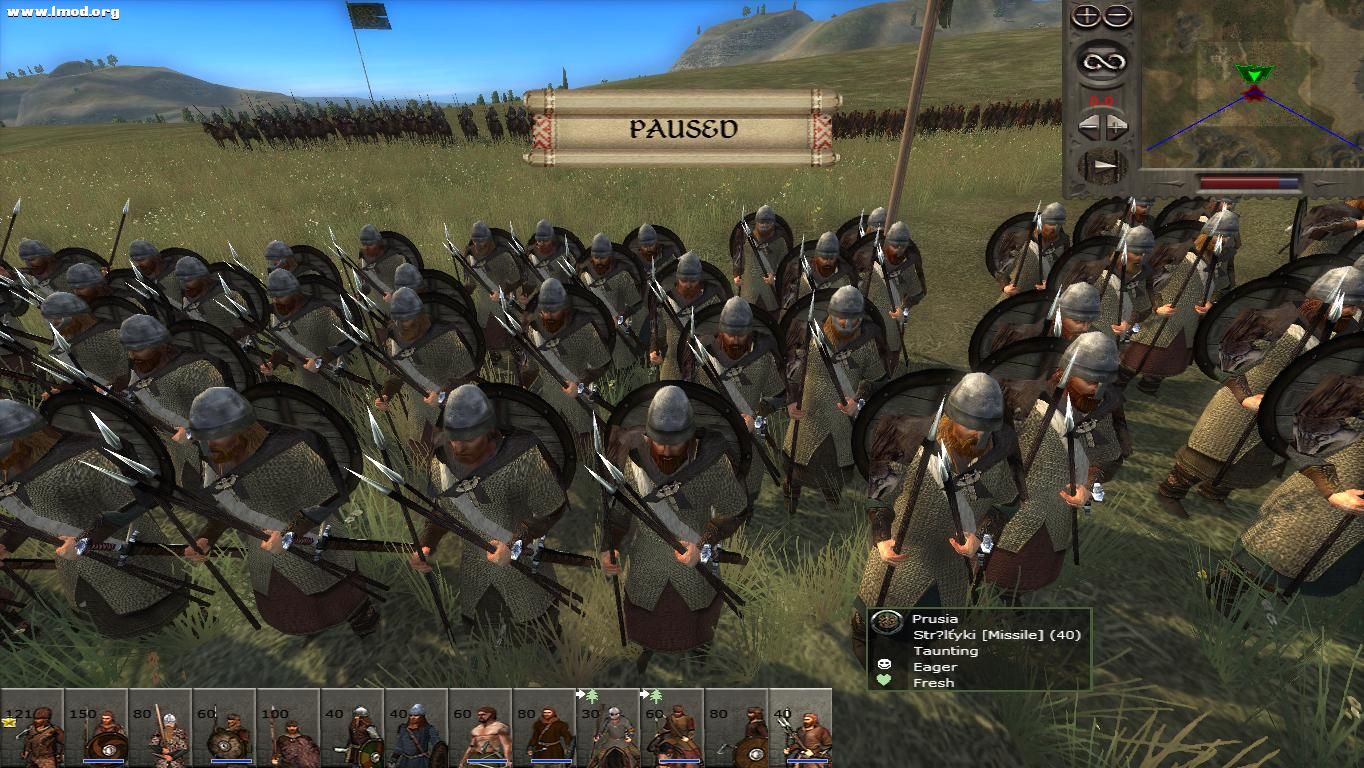Select the general's unit card with gold star
The image size is (1364, 768).
point(32,728)
